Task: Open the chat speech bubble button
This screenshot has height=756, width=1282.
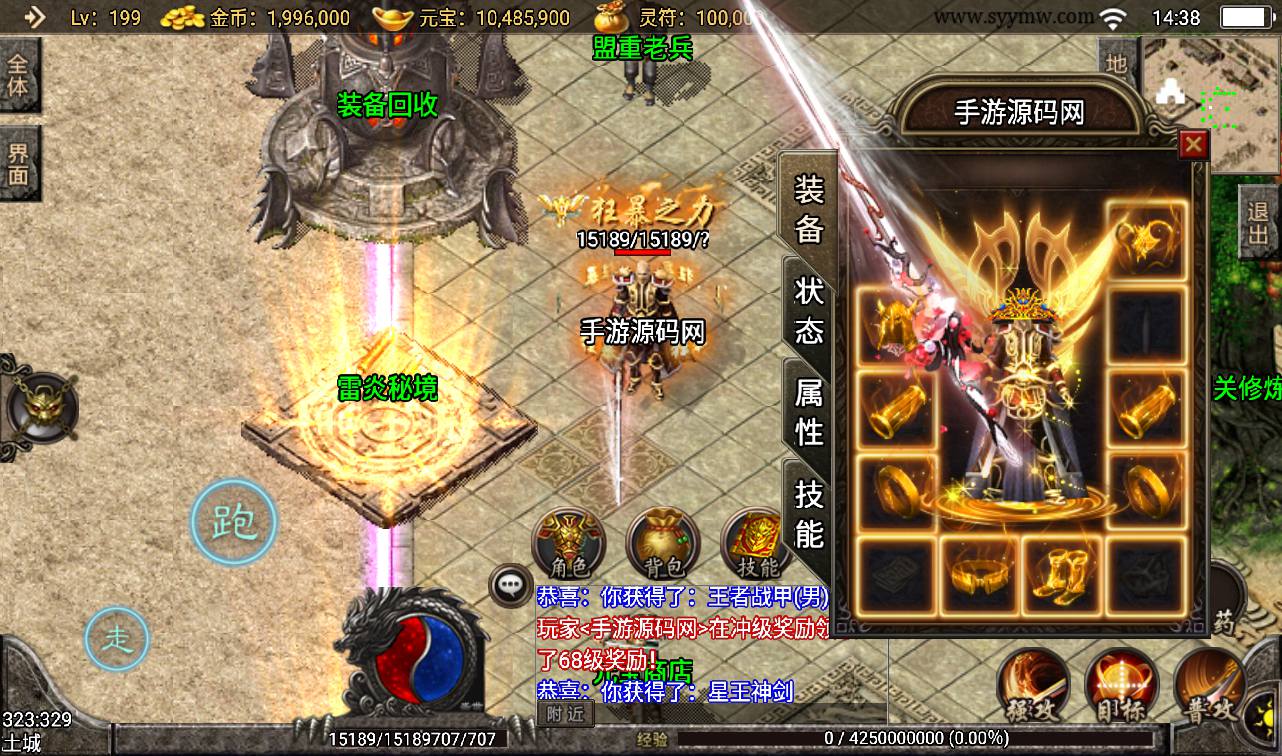Action: [511, 587]
